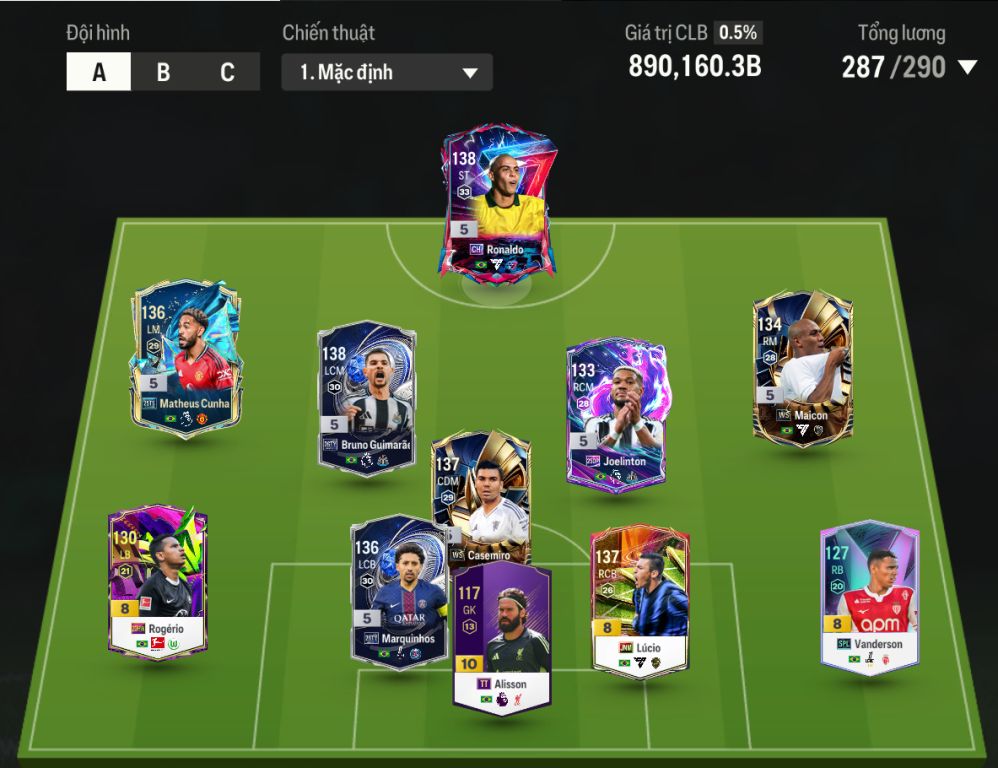Choose Rogério's LB card
The image size is (998, 768).
[157, 580]
